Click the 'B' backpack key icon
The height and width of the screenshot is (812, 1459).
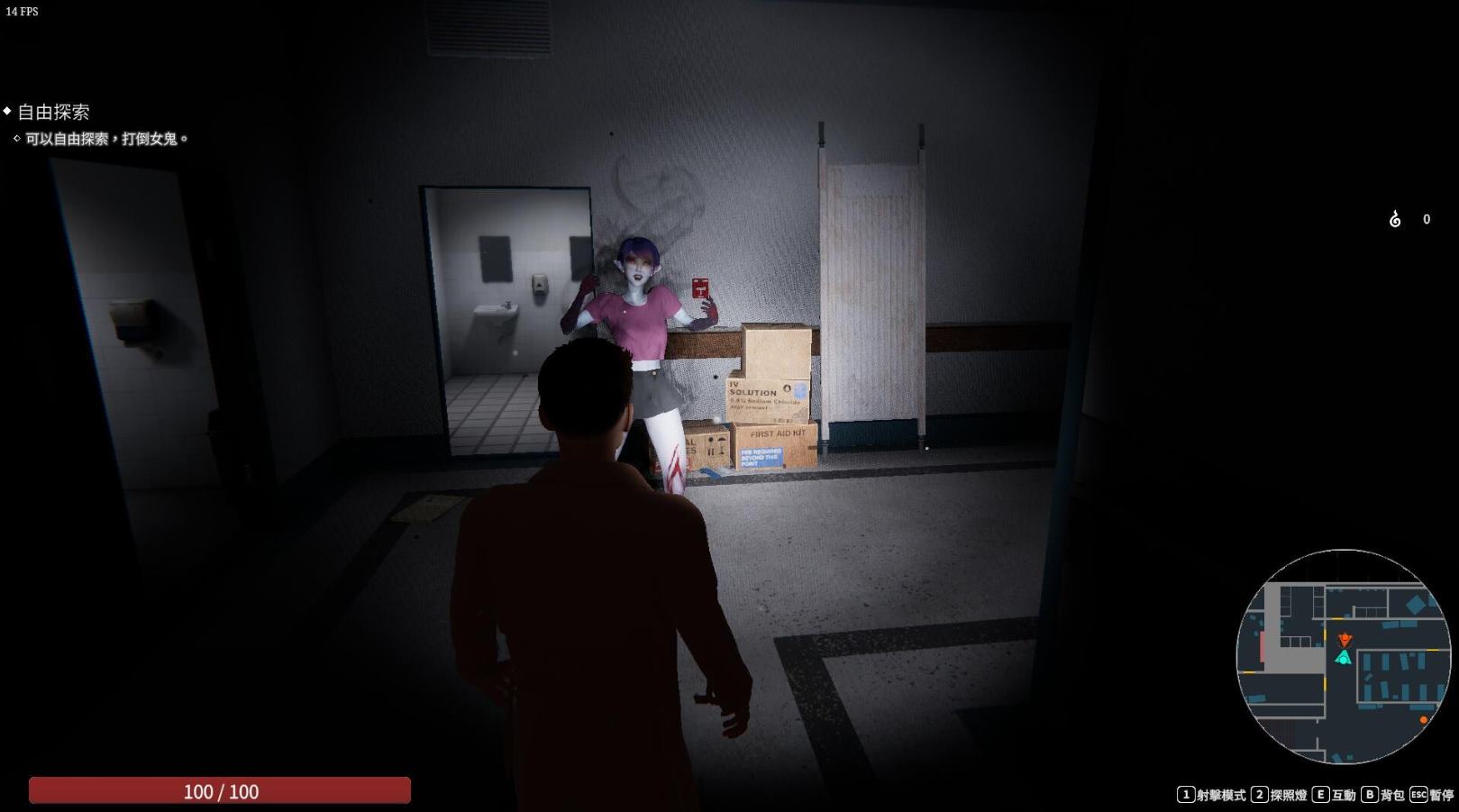(x=1369, y=794)
